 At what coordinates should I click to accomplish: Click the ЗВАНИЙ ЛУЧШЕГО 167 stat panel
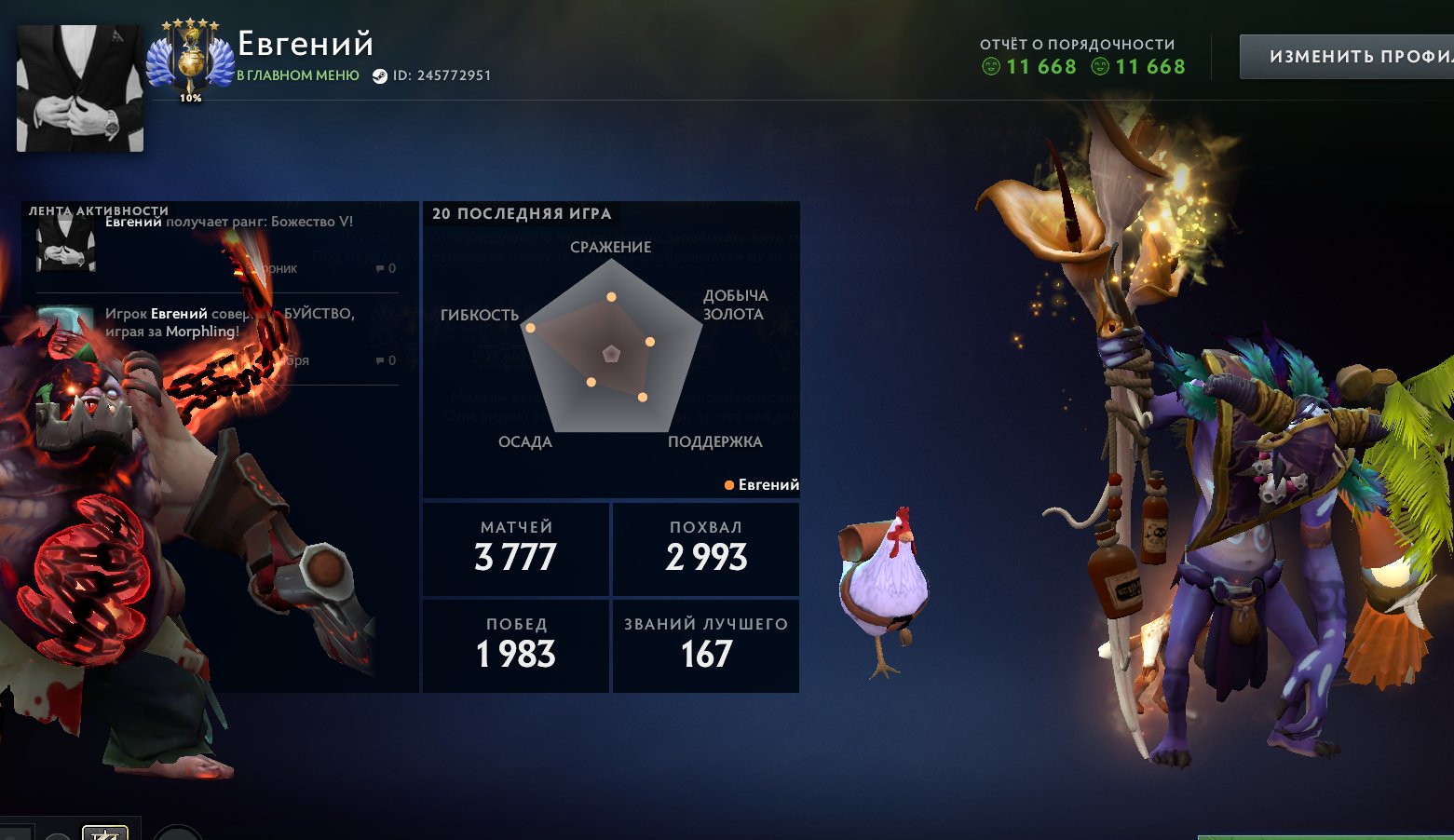point(705,644)
